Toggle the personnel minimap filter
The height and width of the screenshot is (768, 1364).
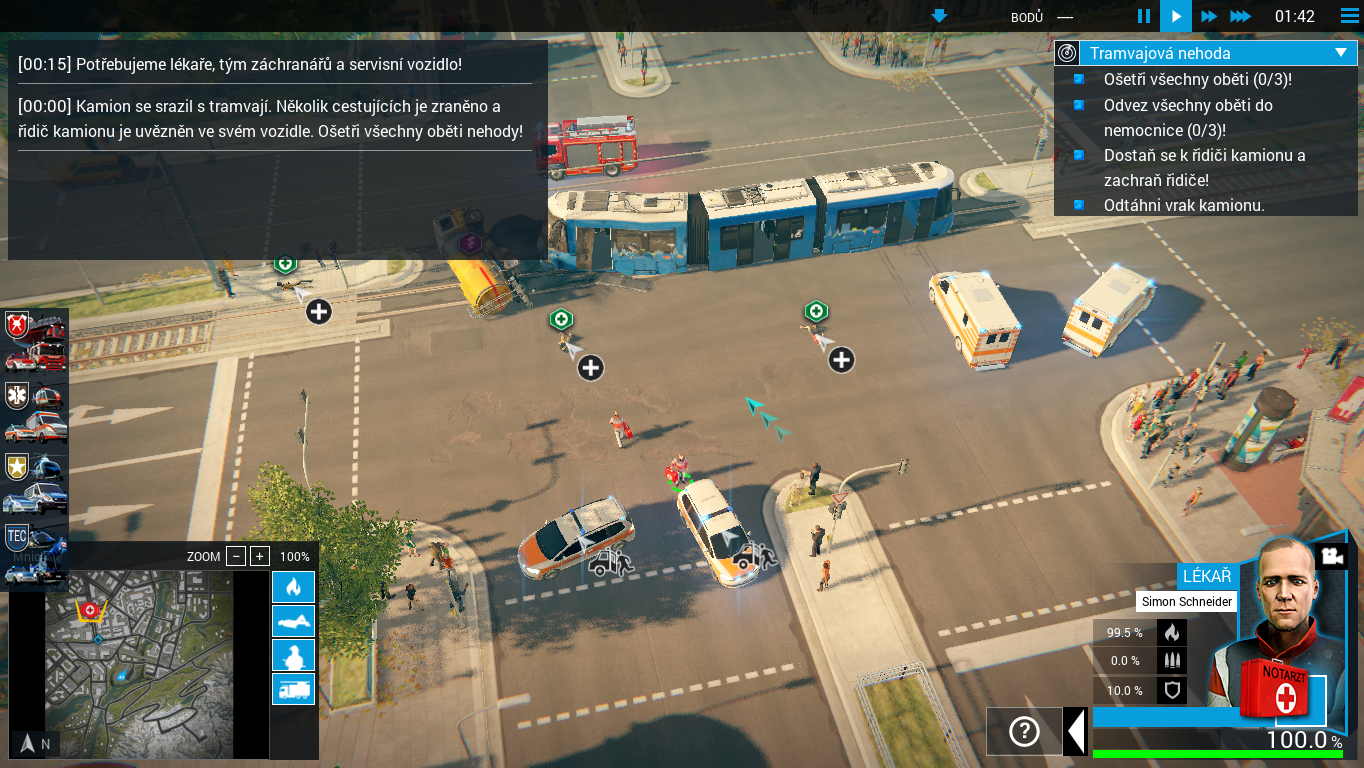(x=293, y=655)
